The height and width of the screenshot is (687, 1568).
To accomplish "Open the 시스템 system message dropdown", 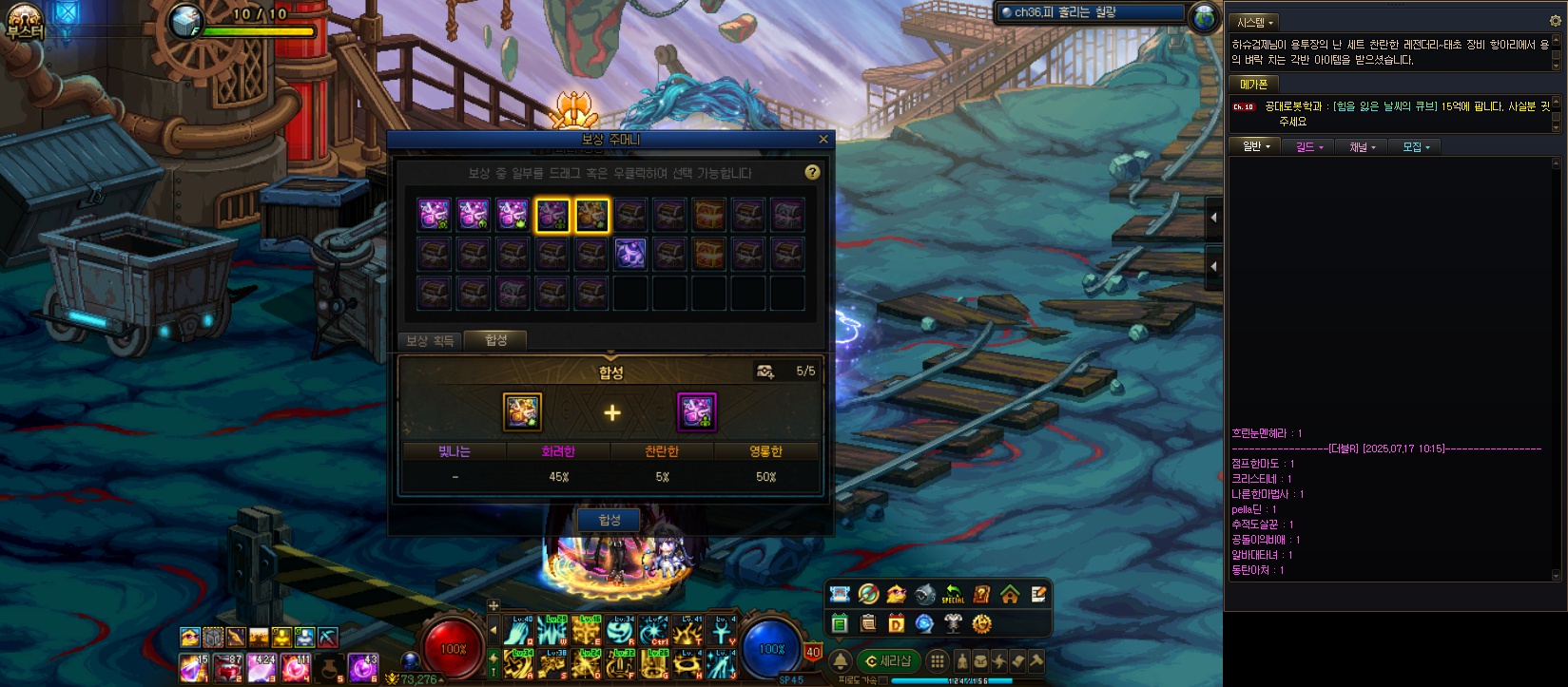I will (1255, 22).
